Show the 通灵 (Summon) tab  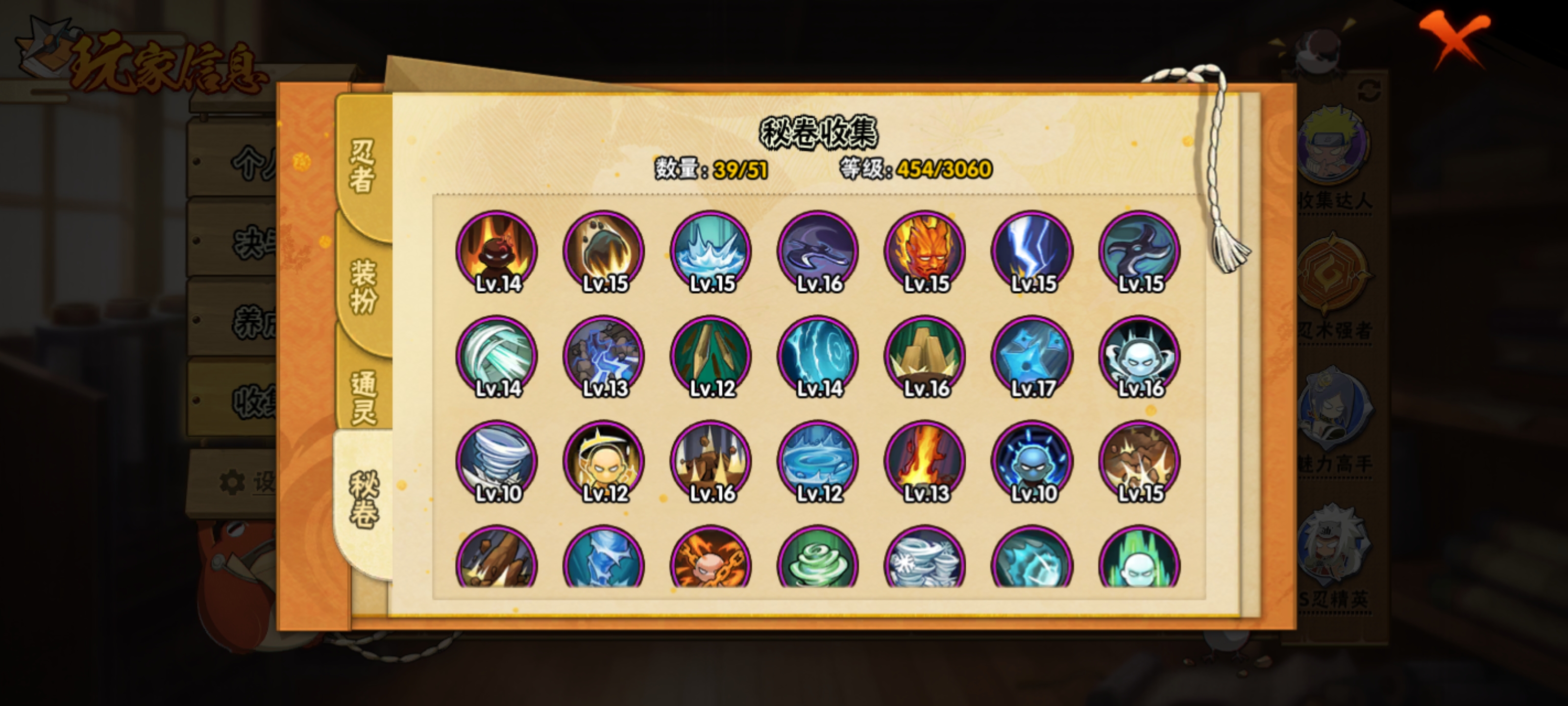(364, 397)
